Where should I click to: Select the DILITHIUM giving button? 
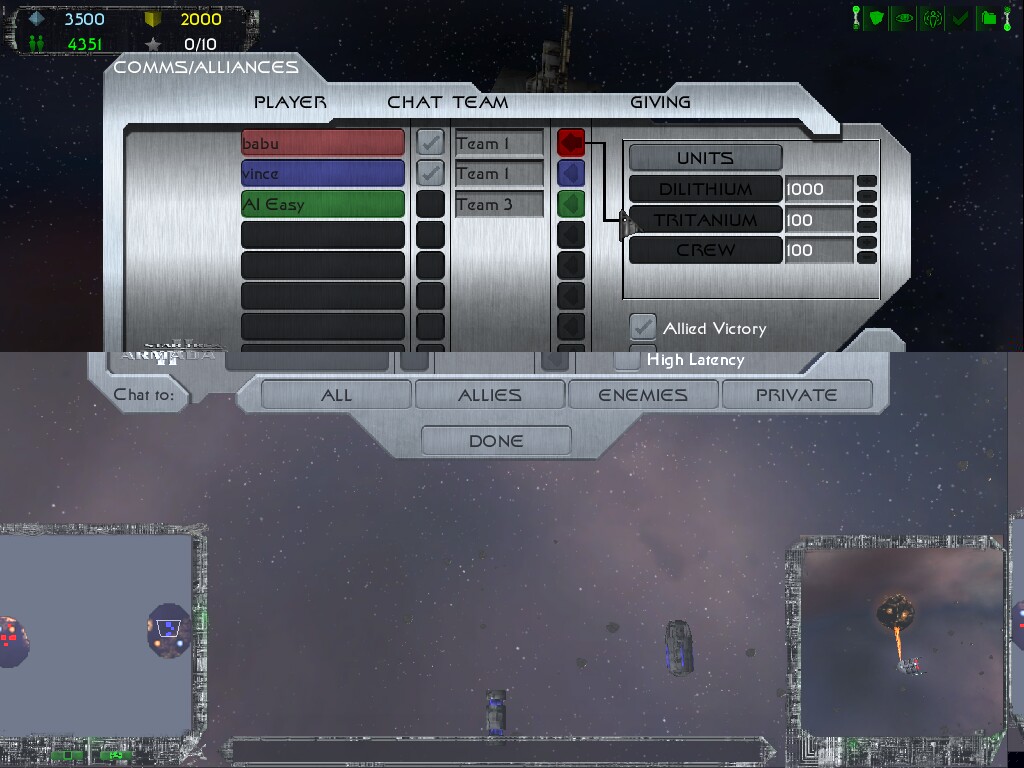click(x=705, y=189)
